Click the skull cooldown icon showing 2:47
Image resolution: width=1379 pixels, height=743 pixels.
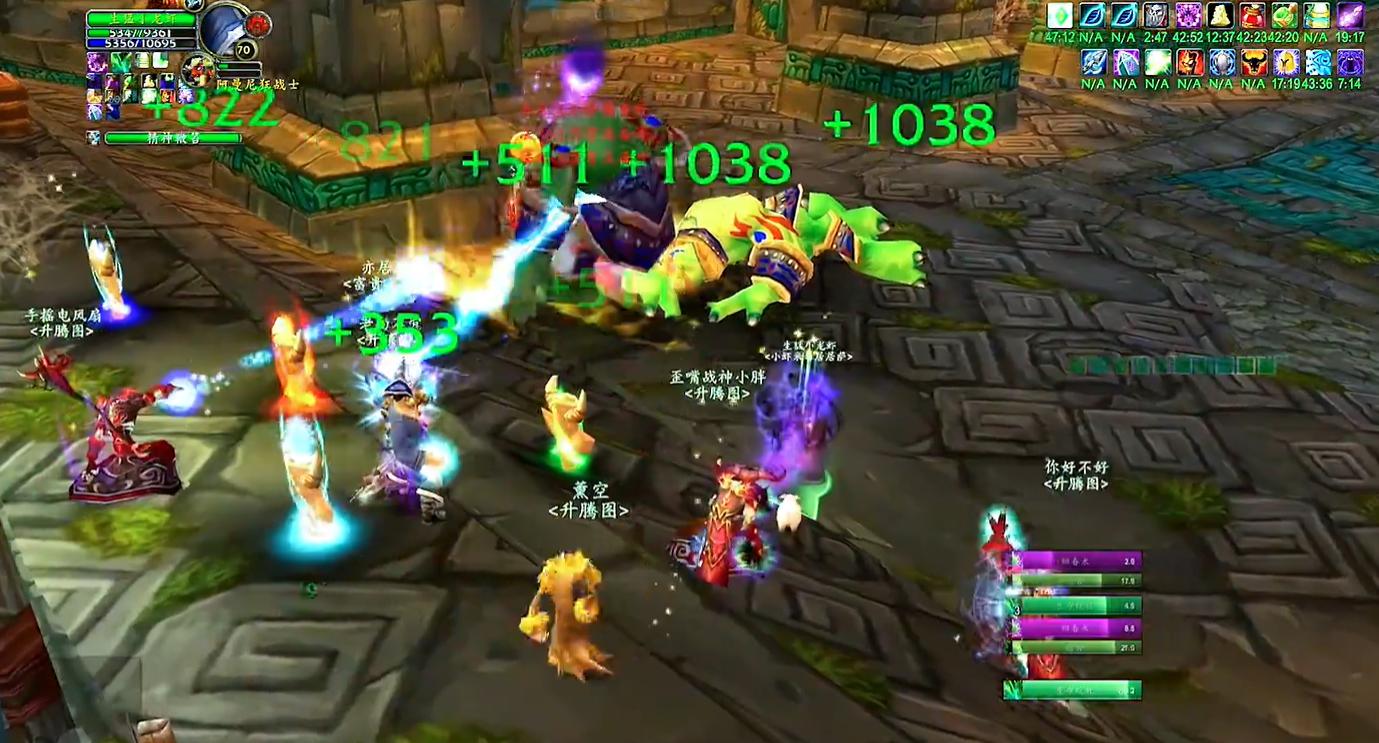[x=1157, y=15]
